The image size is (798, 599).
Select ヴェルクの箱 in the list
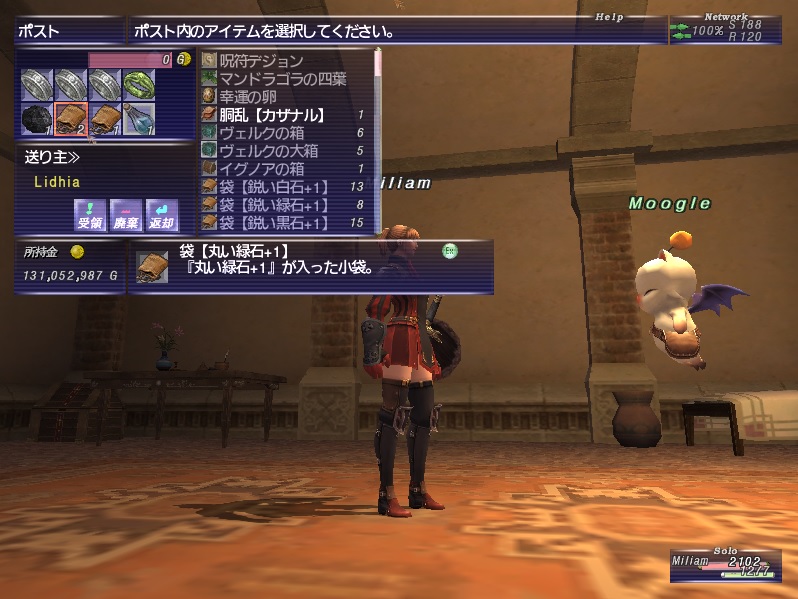pos(261,133)
